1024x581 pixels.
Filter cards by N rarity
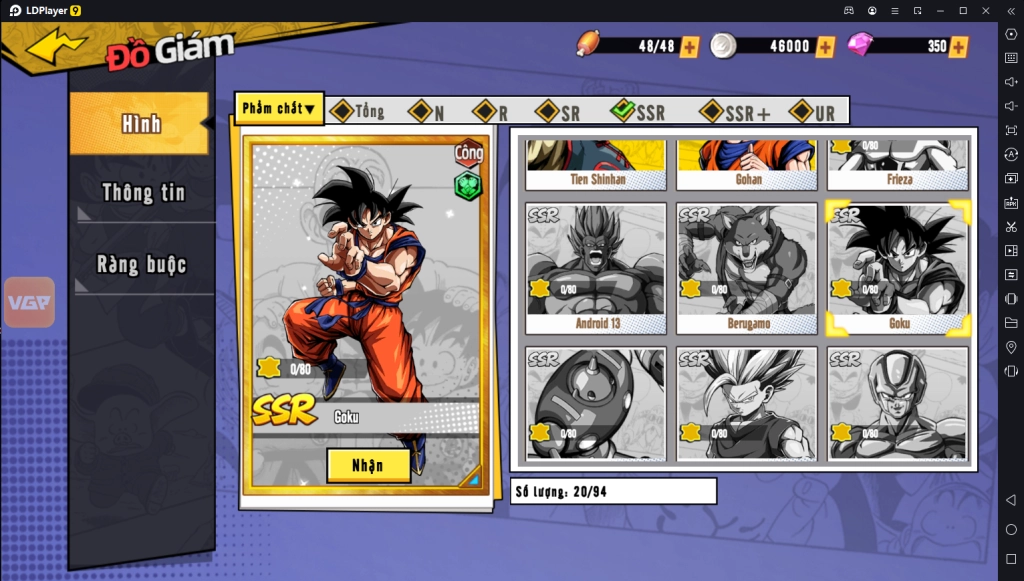point(427,112)
